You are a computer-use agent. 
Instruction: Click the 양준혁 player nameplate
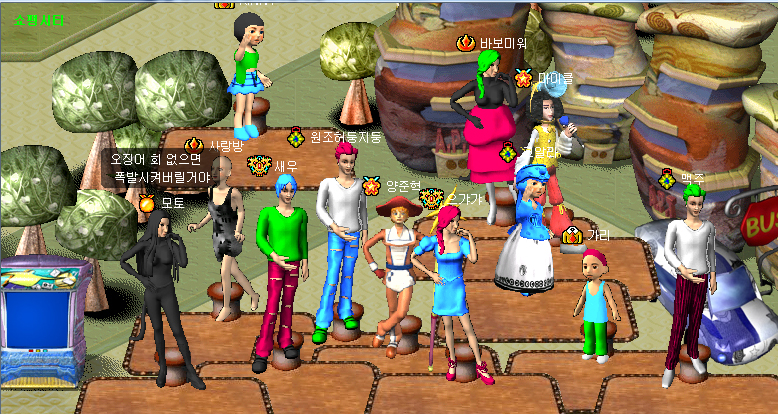click(x=403, y=186)
